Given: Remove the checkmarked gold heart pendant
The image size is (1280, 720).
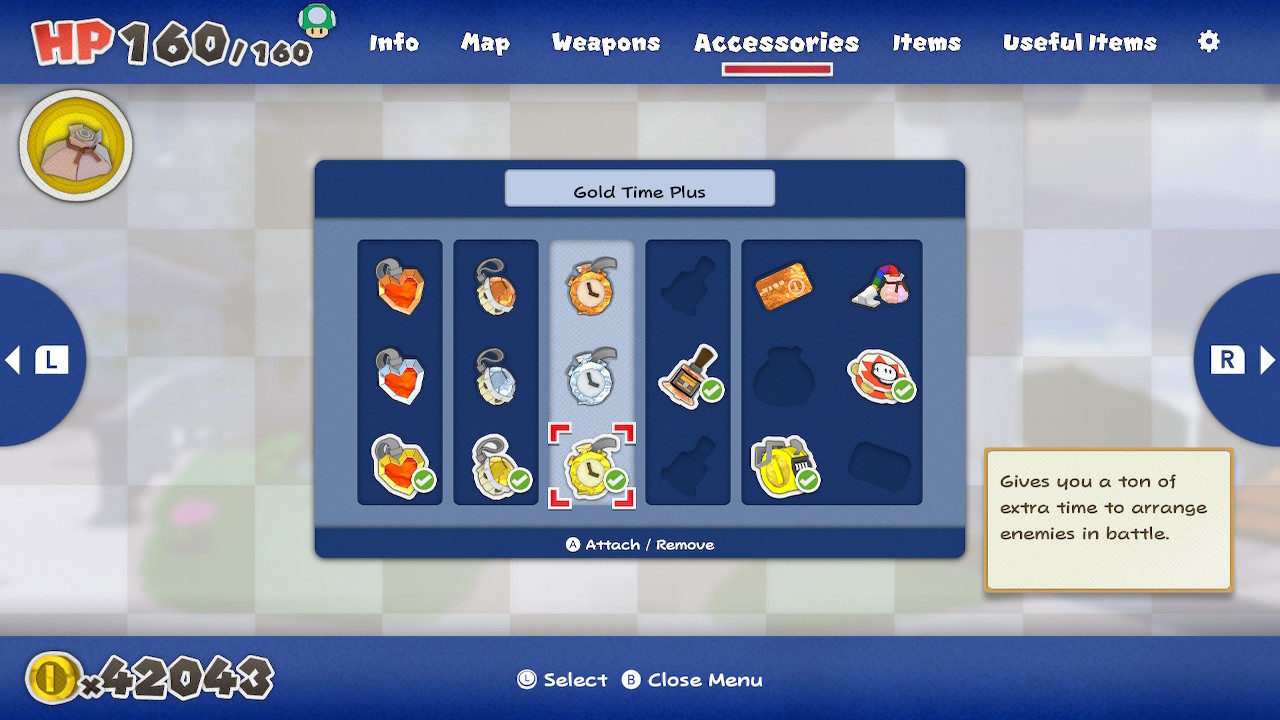Looking at the screenshot, I should pyautogui.click(x=497, y=465).
